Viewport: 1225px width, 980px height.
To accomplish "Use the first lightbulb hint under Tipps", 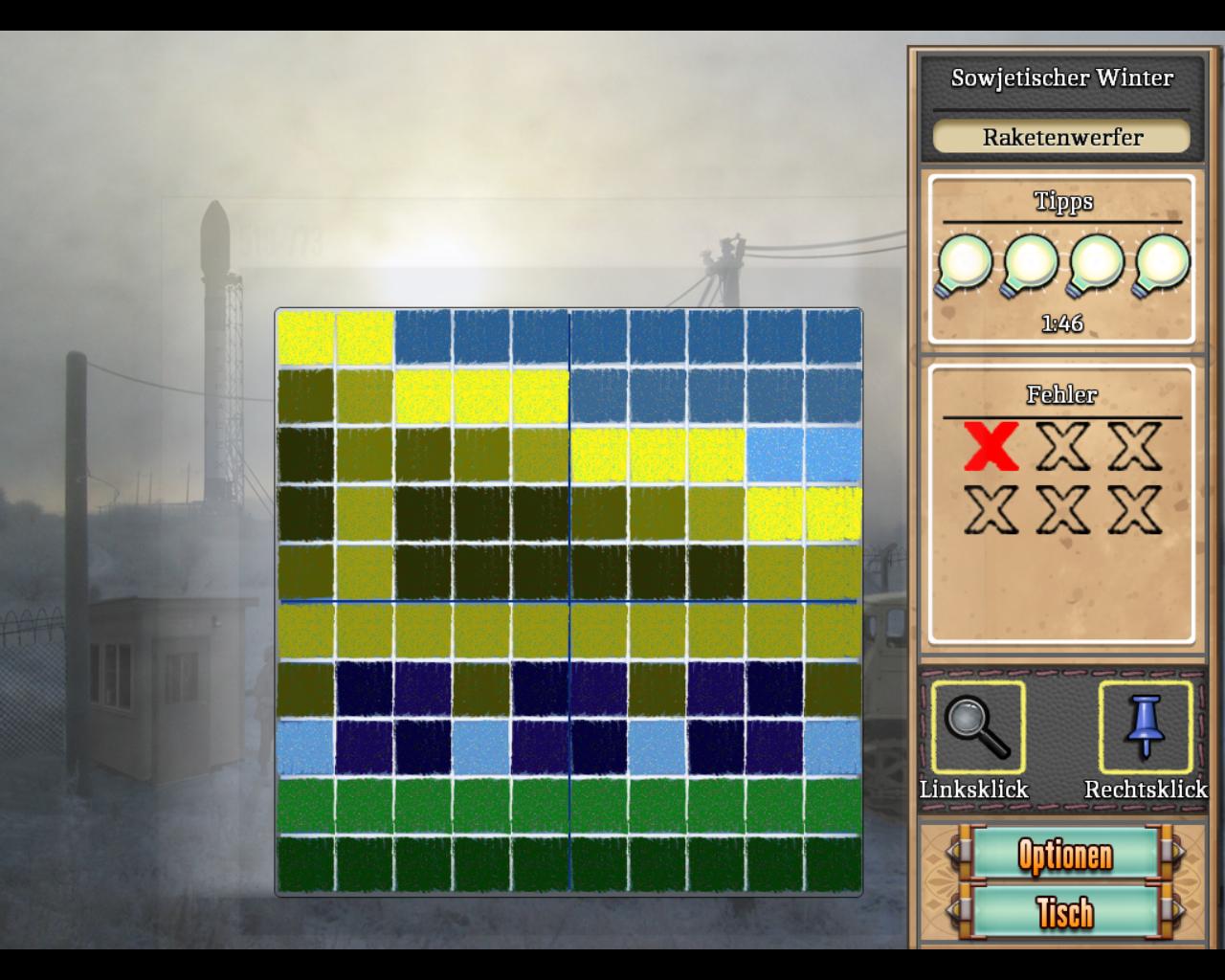I will click(x=964, y=264).
